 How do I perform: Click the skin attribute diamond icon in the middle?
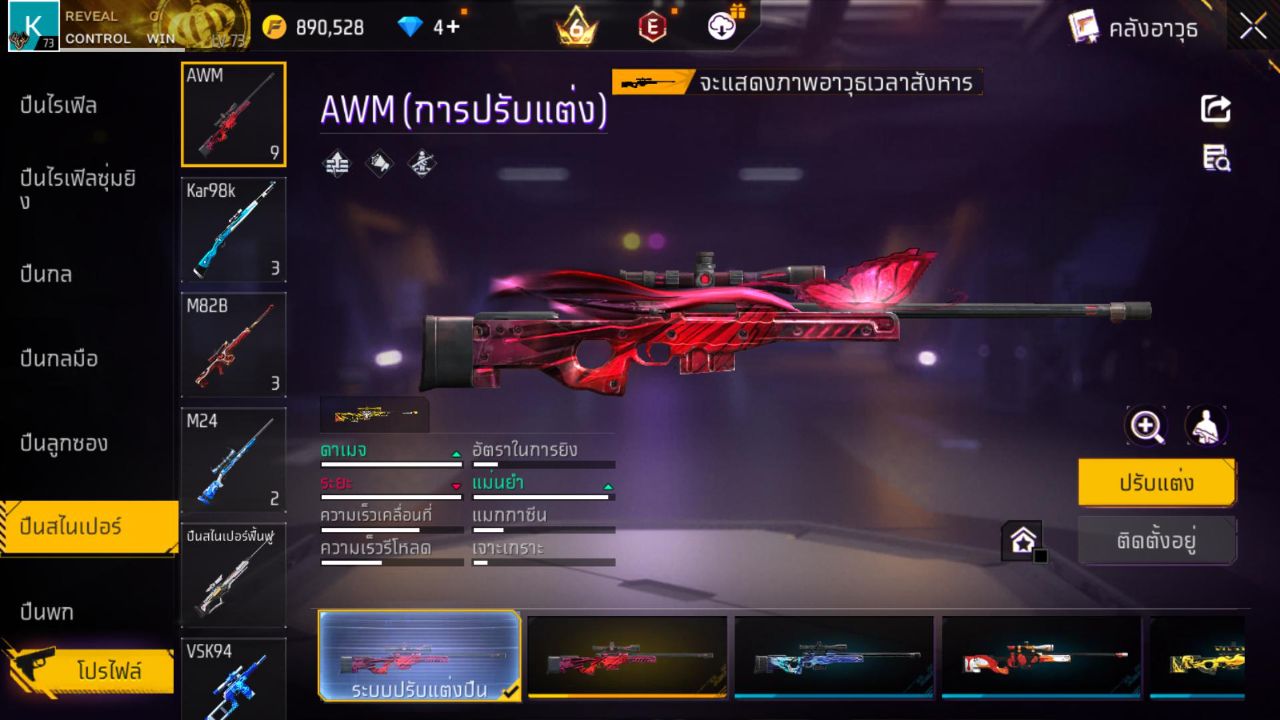(x=378, y=164)
